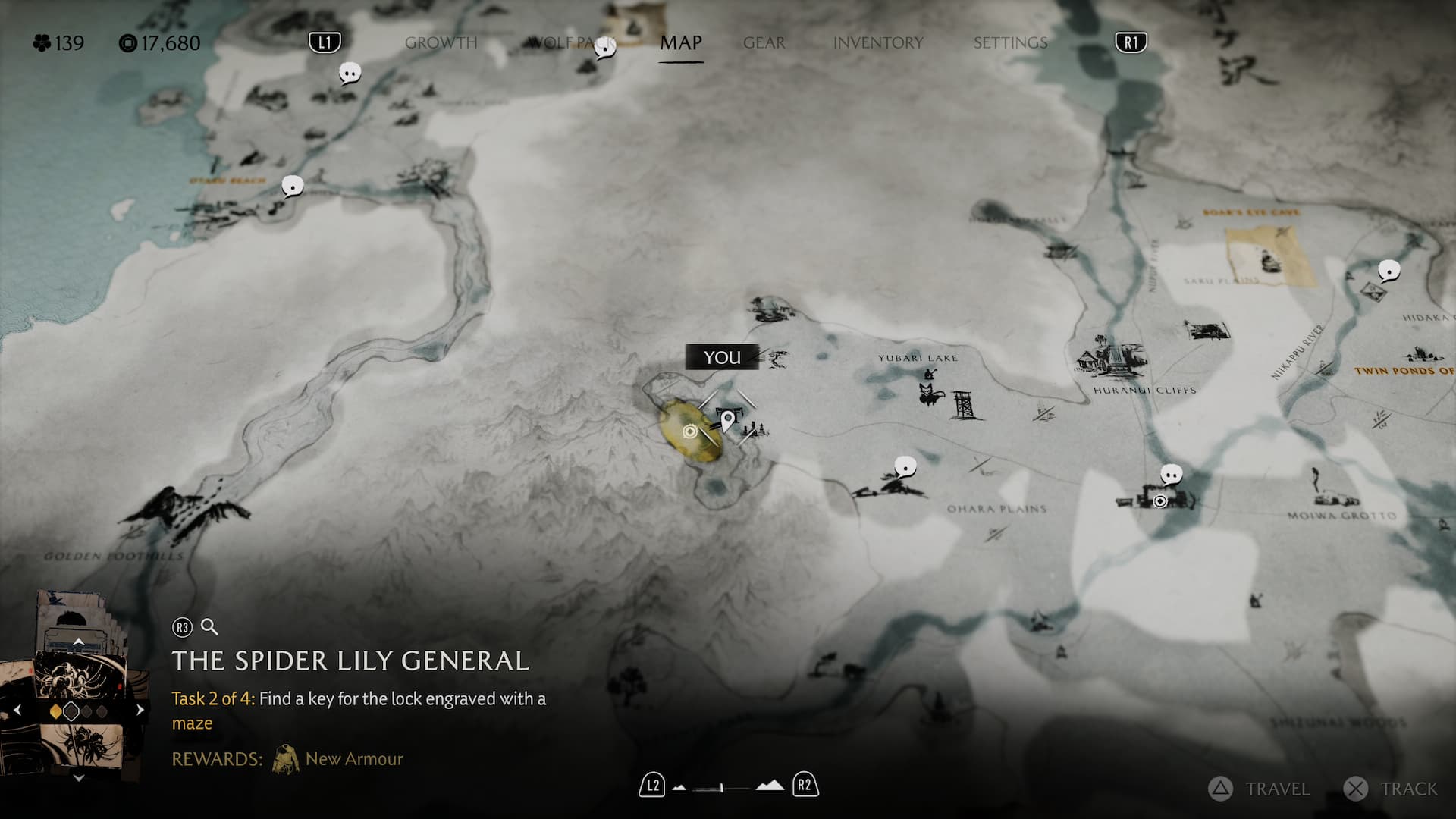This screenshot has height=819, width=1456.
Task: Select the Map tab
Action: pyautogui.click(x=680, y=43)
